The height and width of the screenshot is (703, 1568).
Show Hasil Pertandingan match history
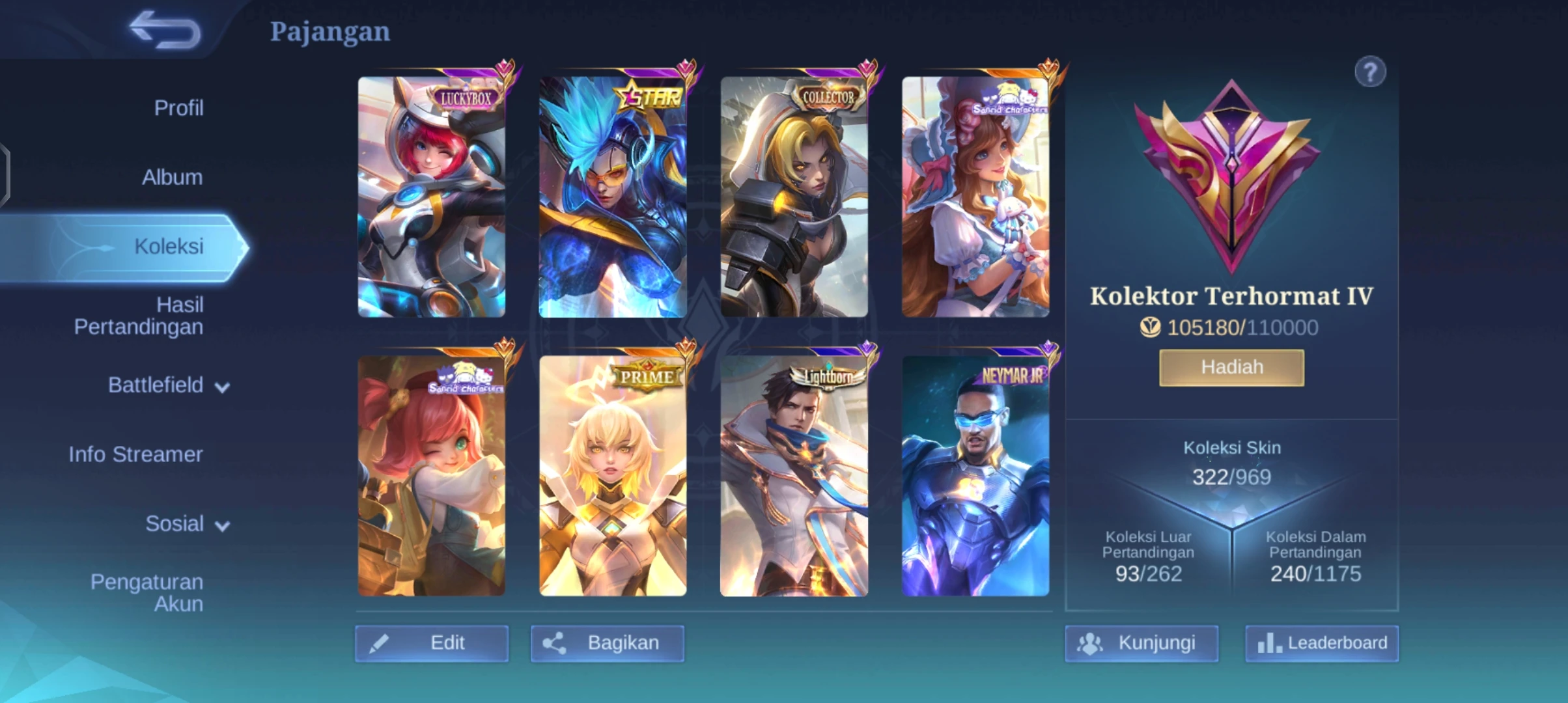[x=138, y=316]
